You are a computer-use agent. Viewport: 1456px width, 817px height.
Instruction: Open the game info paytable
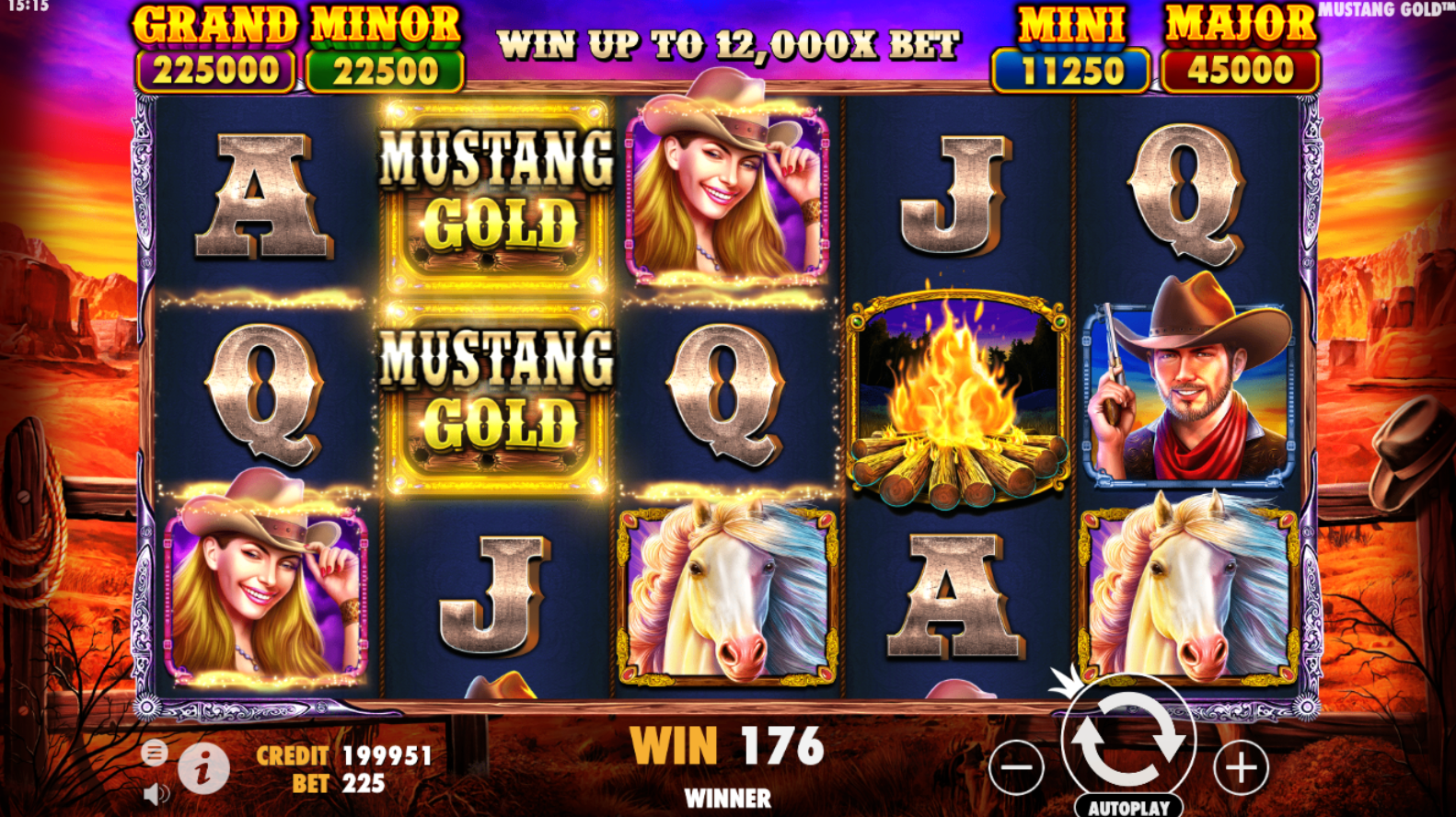[x=203, y=766]
